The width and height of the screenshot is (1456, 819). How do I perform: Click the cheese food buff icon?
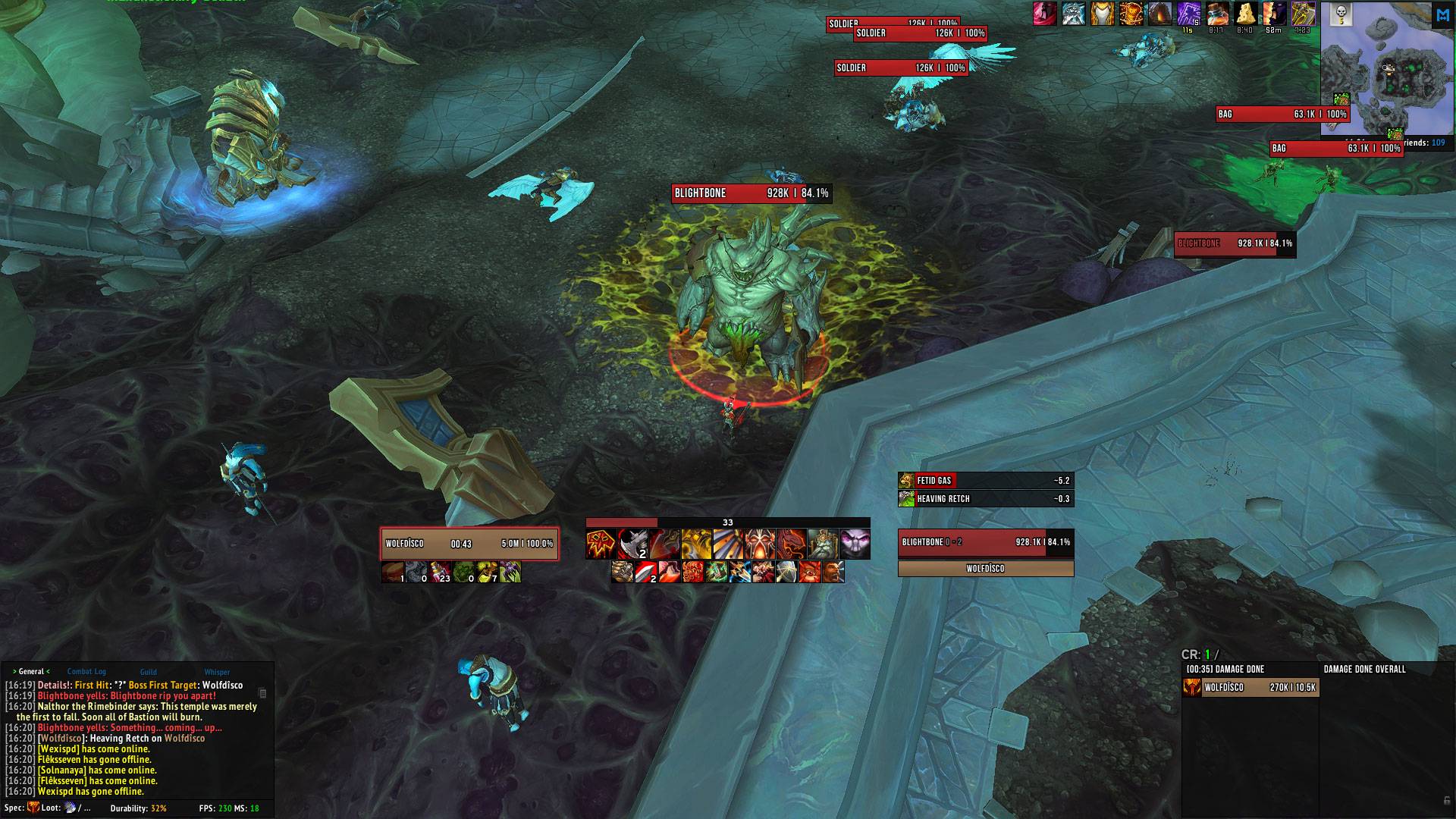click(1245, 14)
